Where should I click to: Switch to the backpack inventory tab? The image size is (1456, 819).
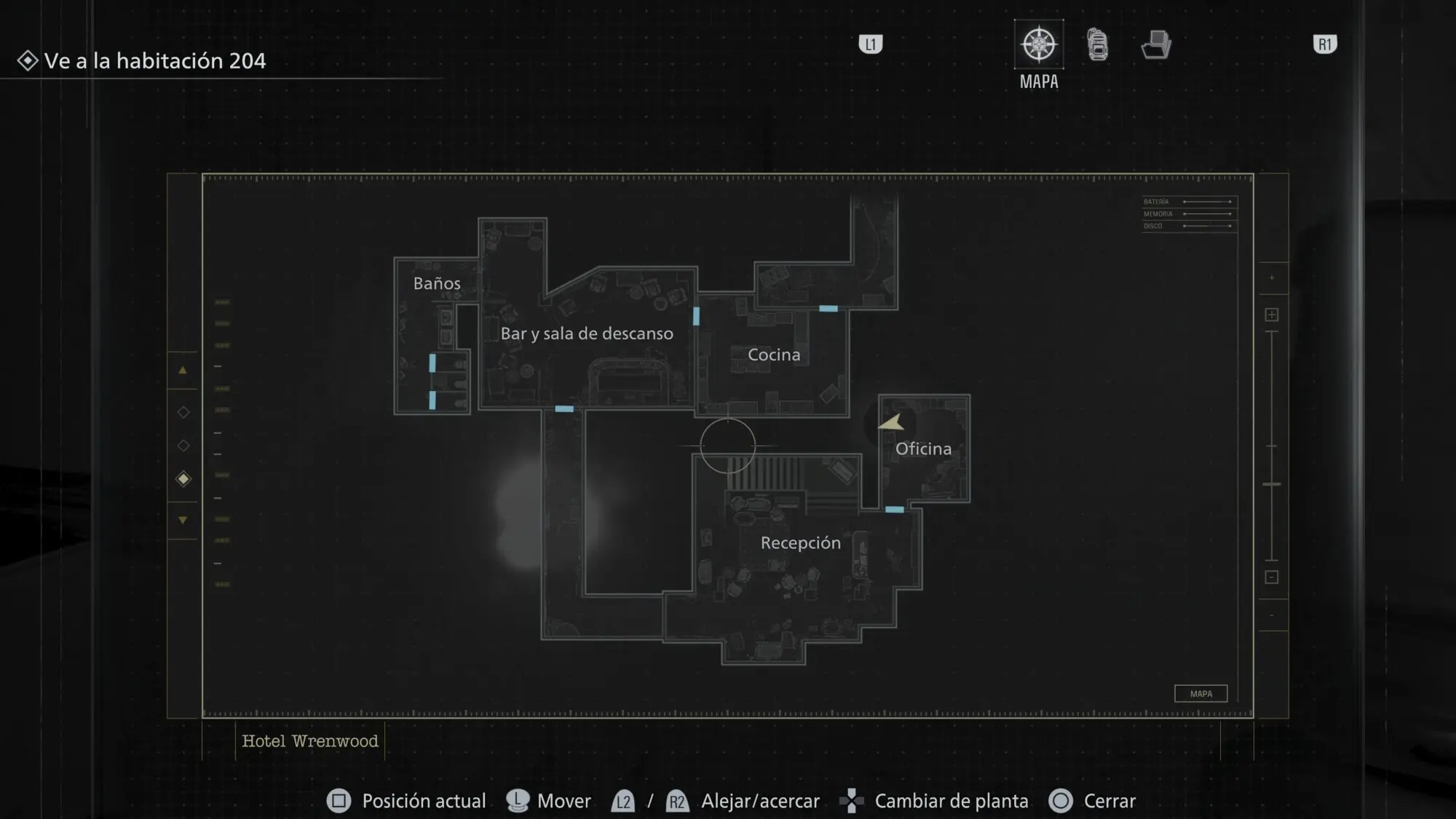click(1098, 44)
